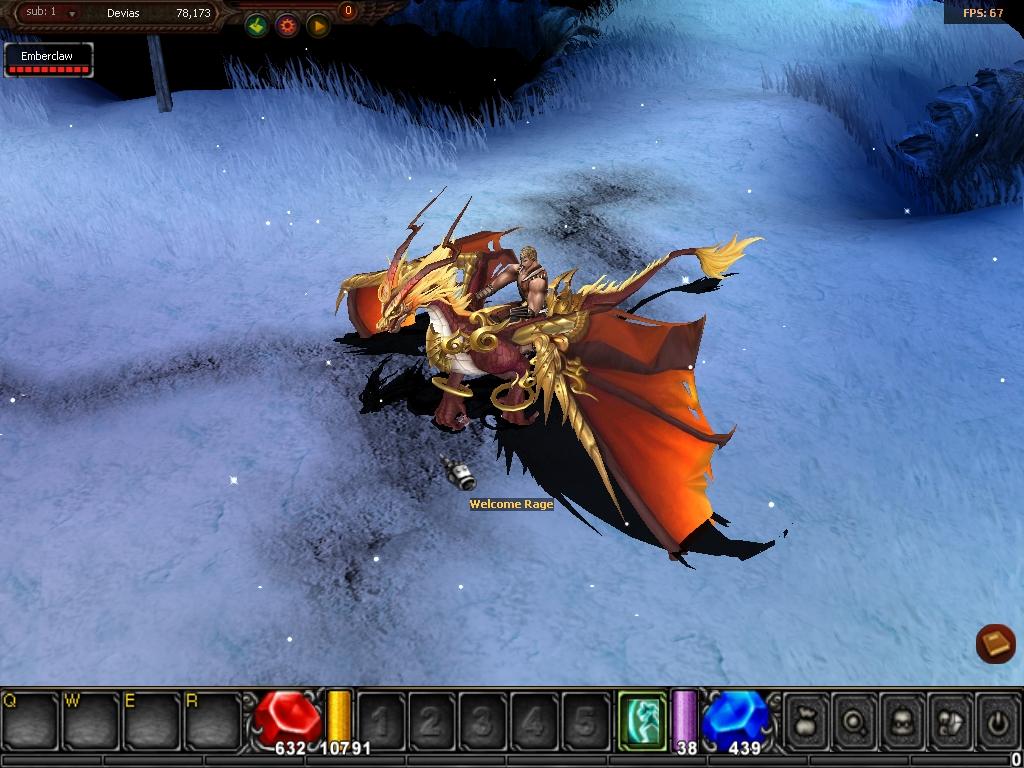1024x768 pixels.
Task: Select the R item slot
Action: [x=212, y=719]
